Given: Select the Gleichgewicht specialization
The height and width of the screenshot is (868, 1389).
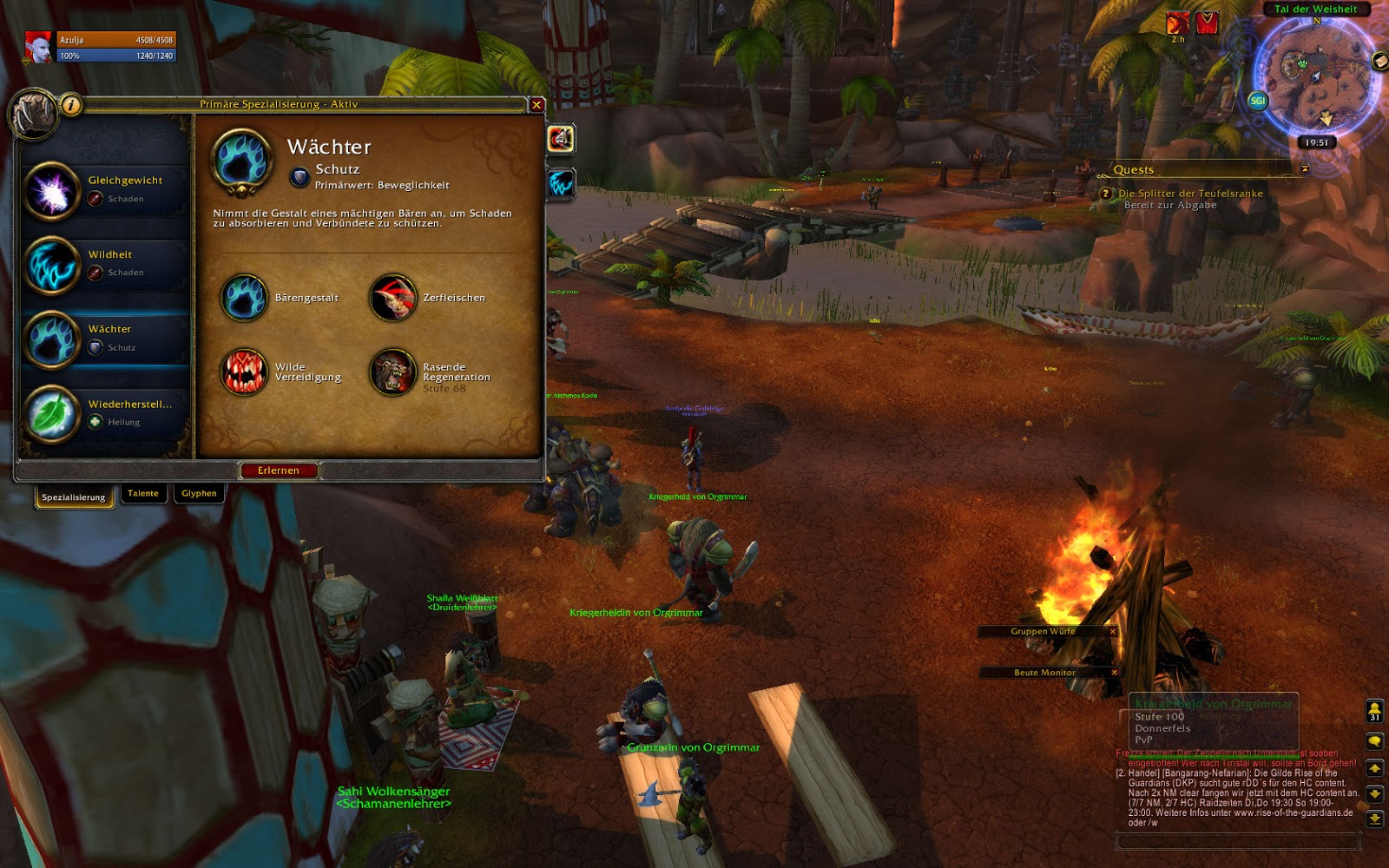Looking at the screenshot, I should pyautogui.click(x=106, y=189).
